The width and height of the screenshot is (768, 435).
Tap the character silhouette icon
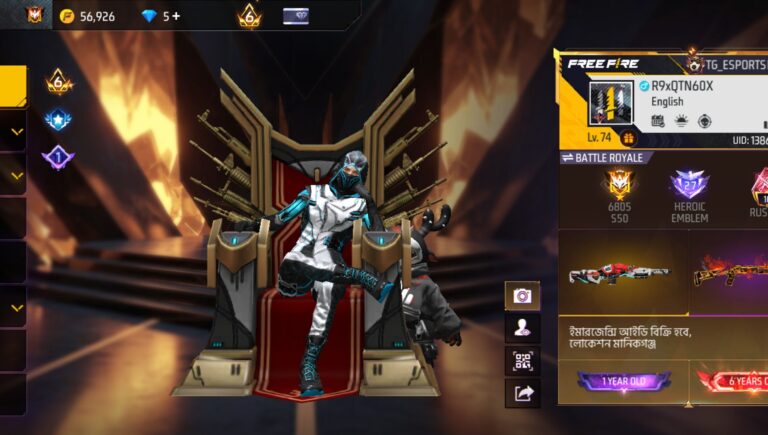522,327
